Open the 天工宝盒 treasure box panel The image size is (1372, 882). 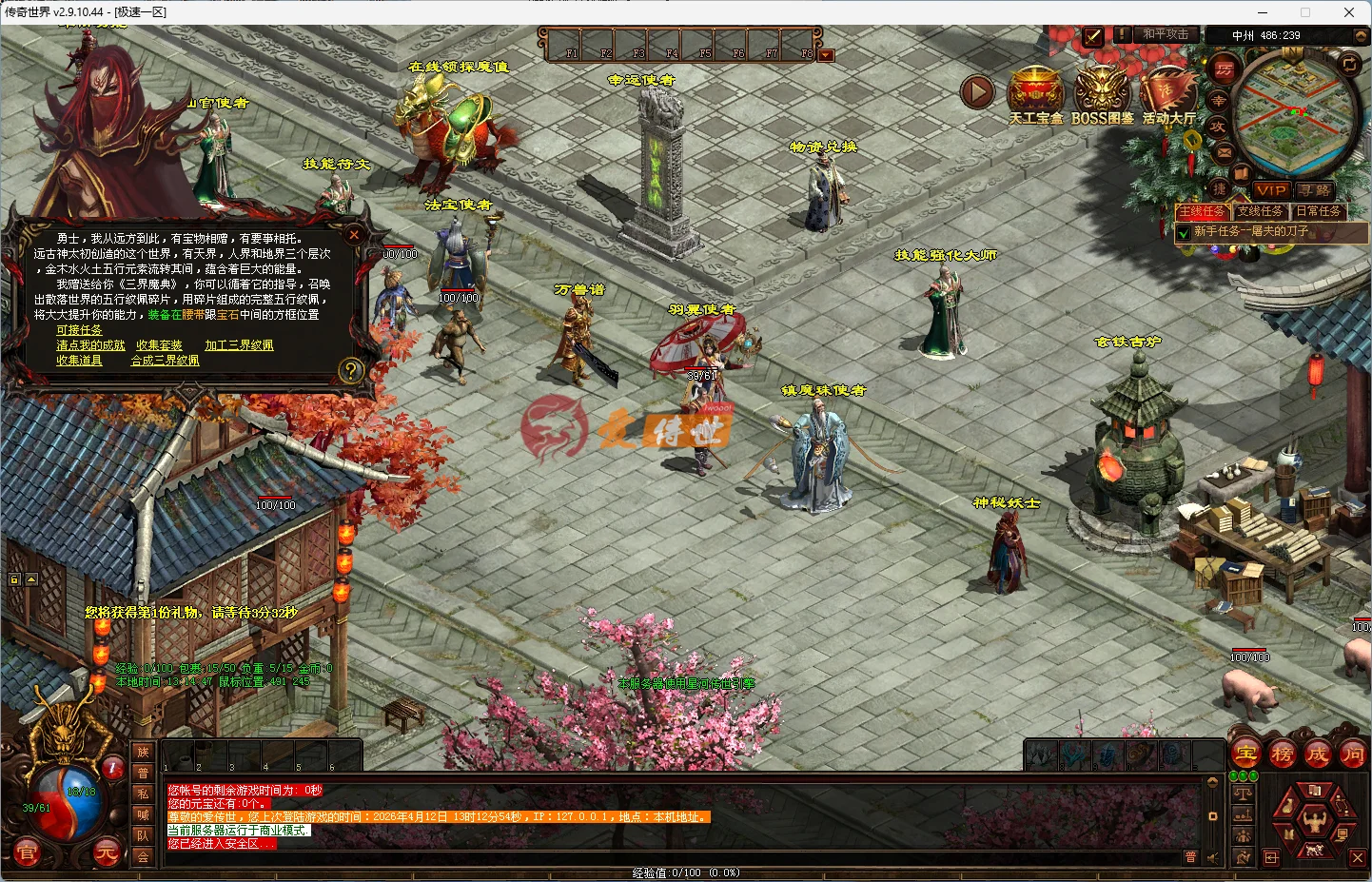1036,90
